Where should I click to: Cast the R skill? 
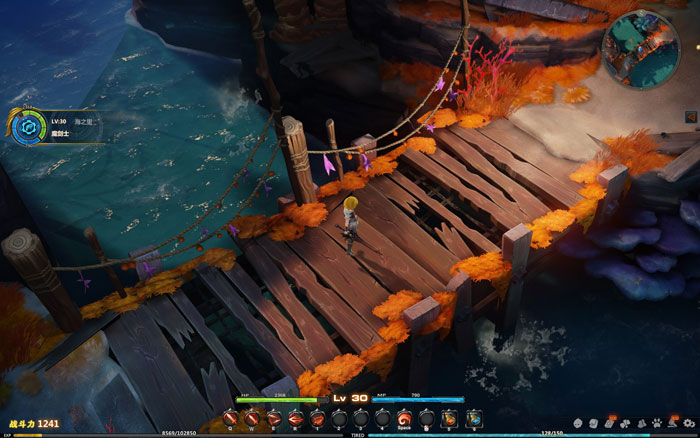tap(295, 417)
